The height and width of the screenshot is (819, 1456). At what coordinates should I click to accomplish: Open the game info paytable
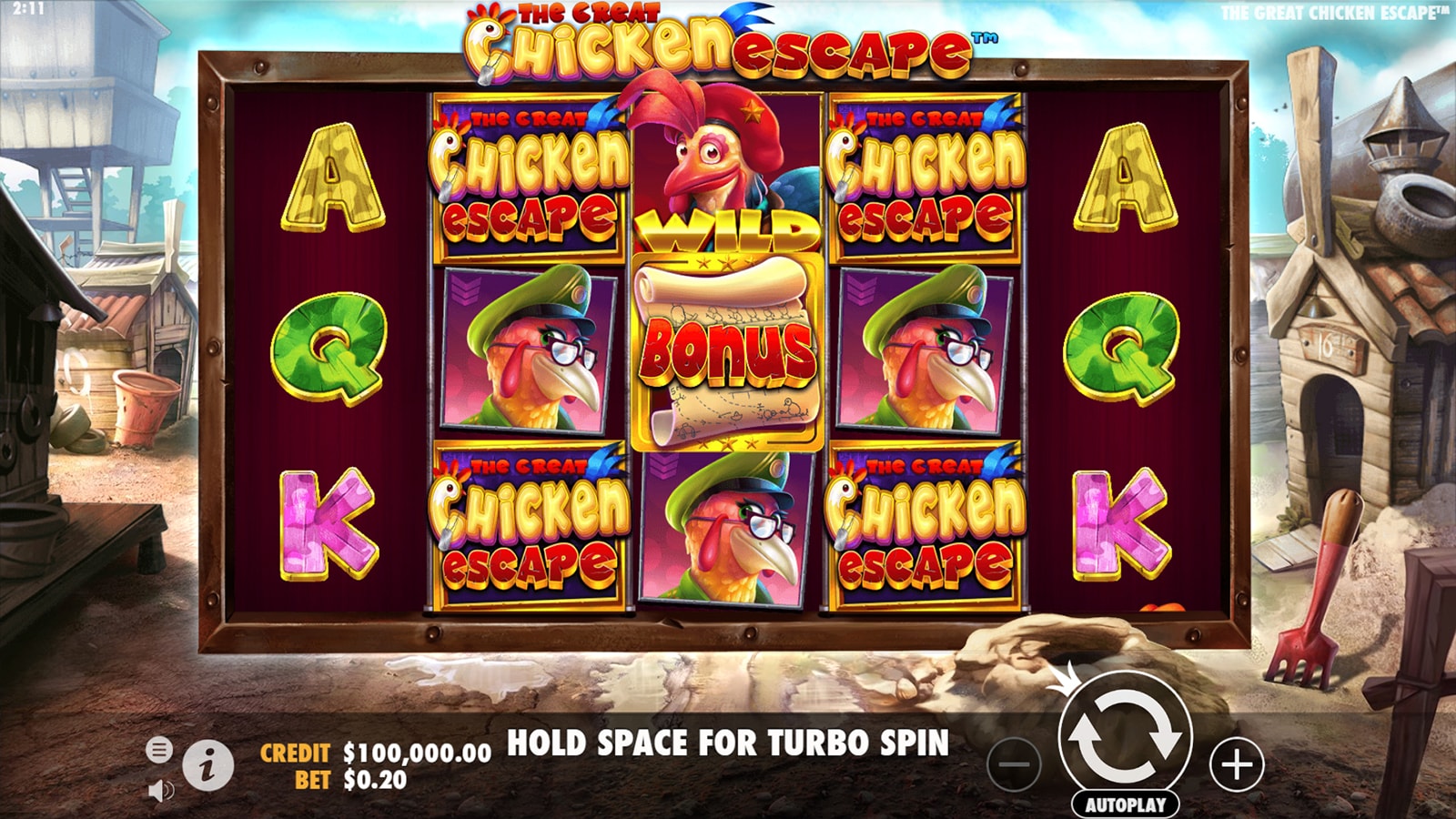pos(207,766)
